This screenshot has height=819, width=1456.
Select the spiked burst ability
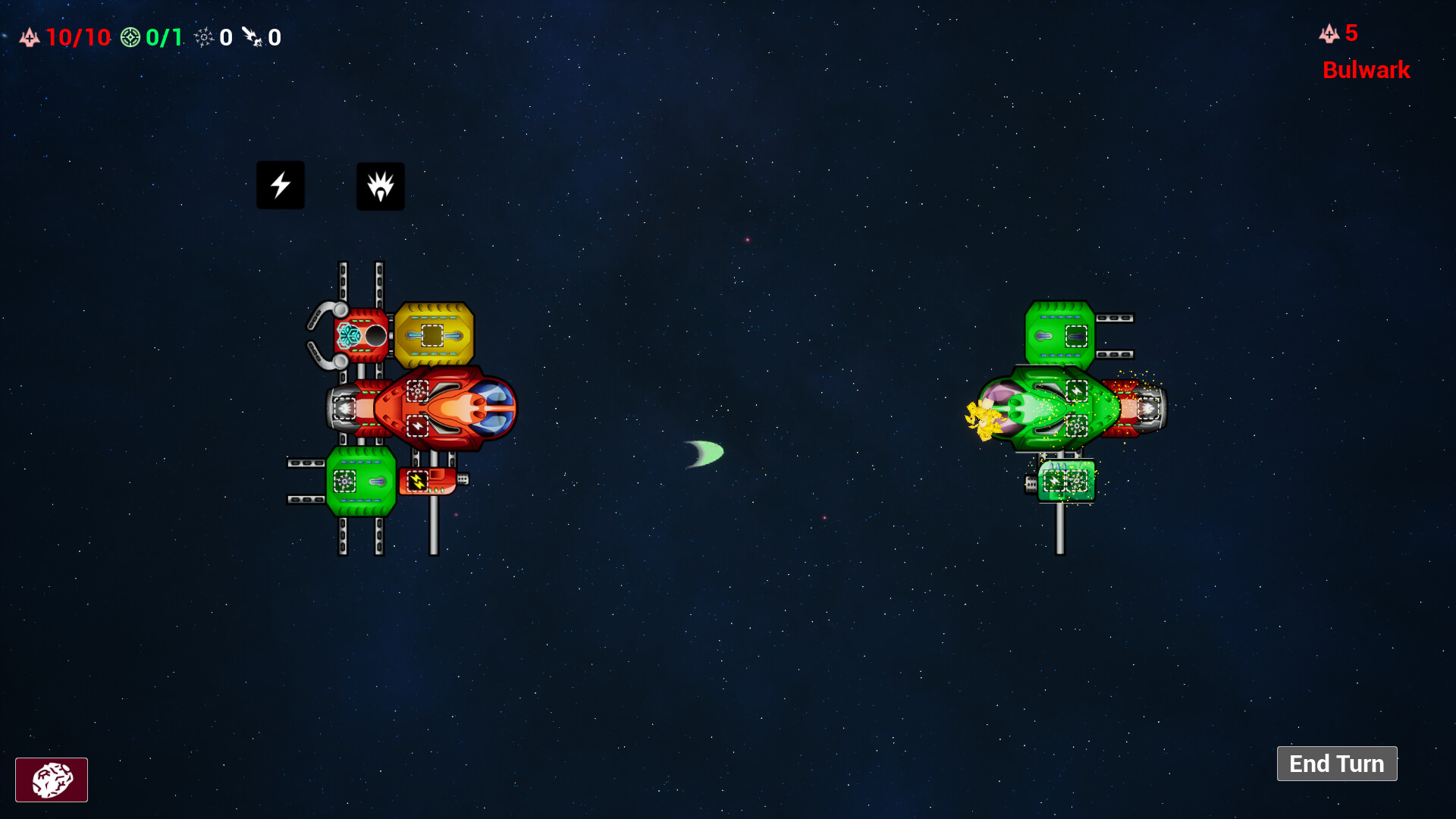point(380,186)
